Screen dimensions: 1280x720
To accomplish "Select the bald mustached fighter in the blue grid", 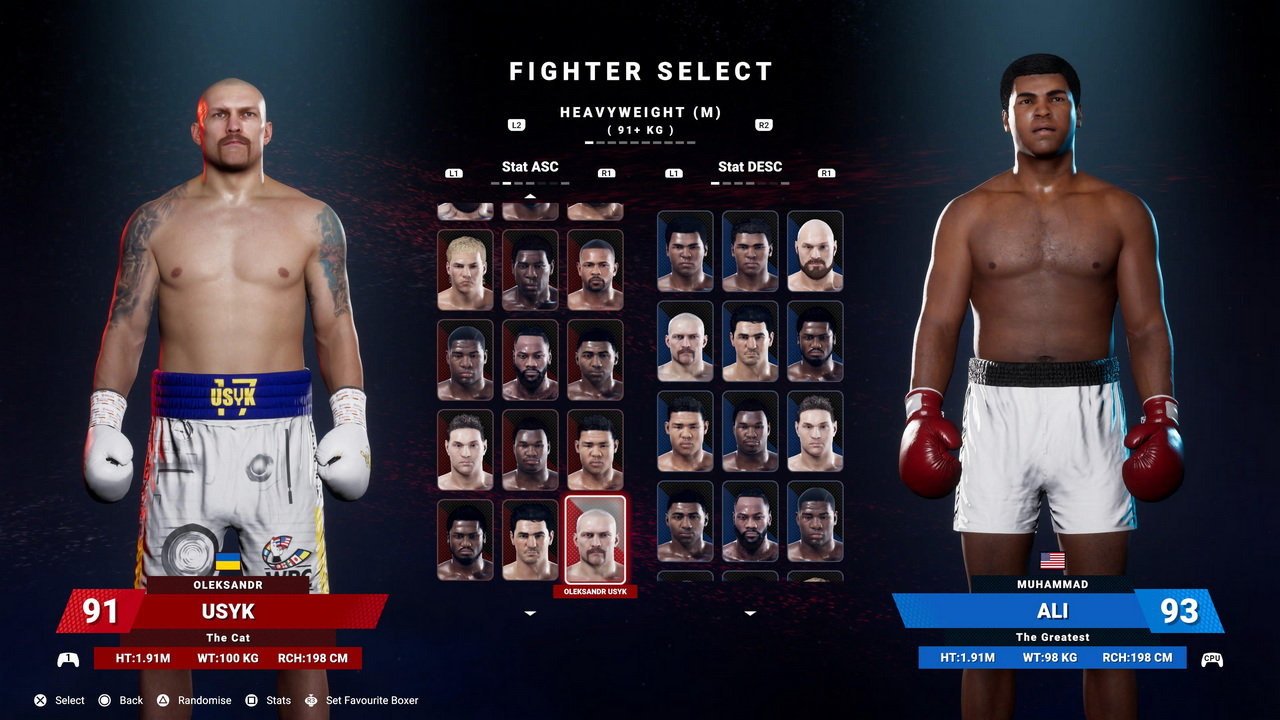I will 685,341.
